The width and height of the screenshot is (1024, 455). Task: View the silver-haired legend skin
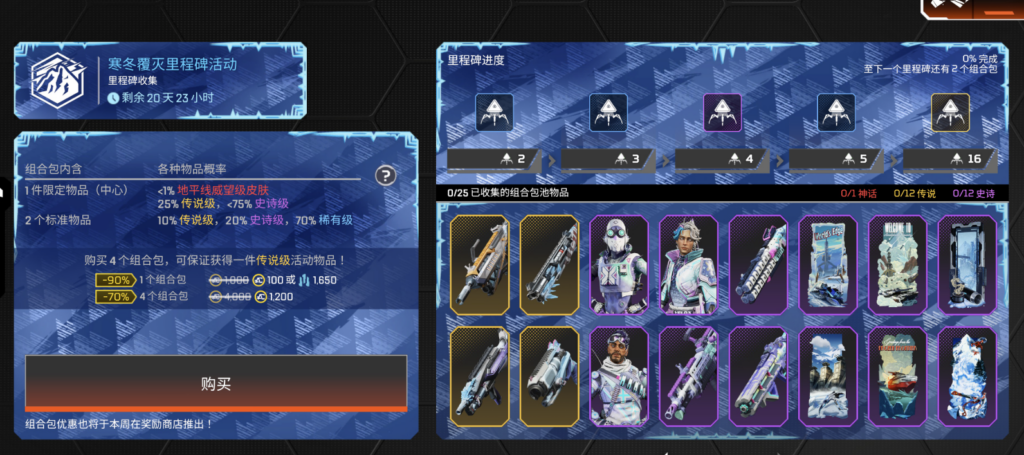pyautogui.click(x=690, y=264)
